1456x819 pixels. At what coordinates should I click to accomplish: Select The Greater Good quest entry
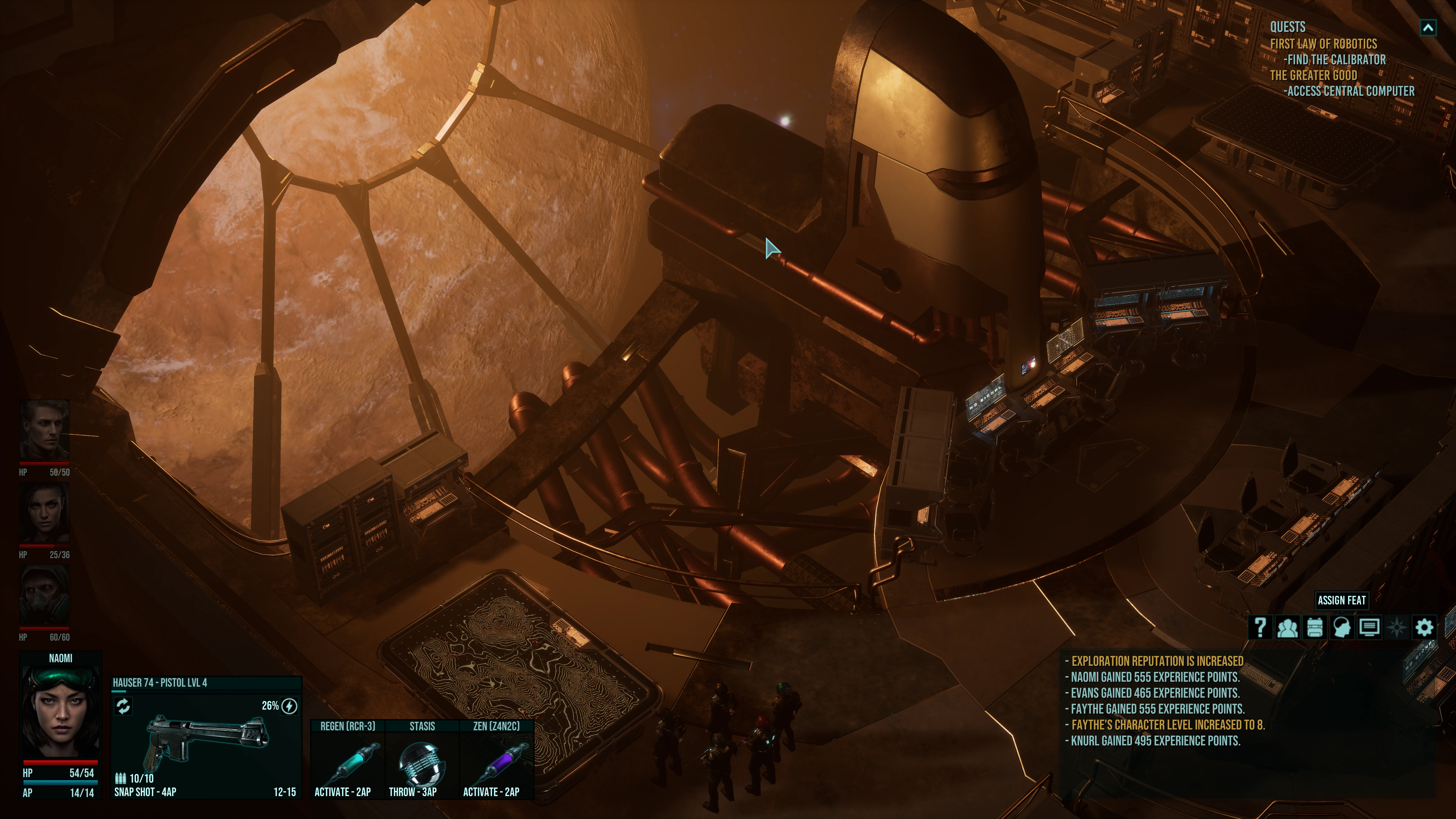pyautogui.click(x=1313, y=75)
